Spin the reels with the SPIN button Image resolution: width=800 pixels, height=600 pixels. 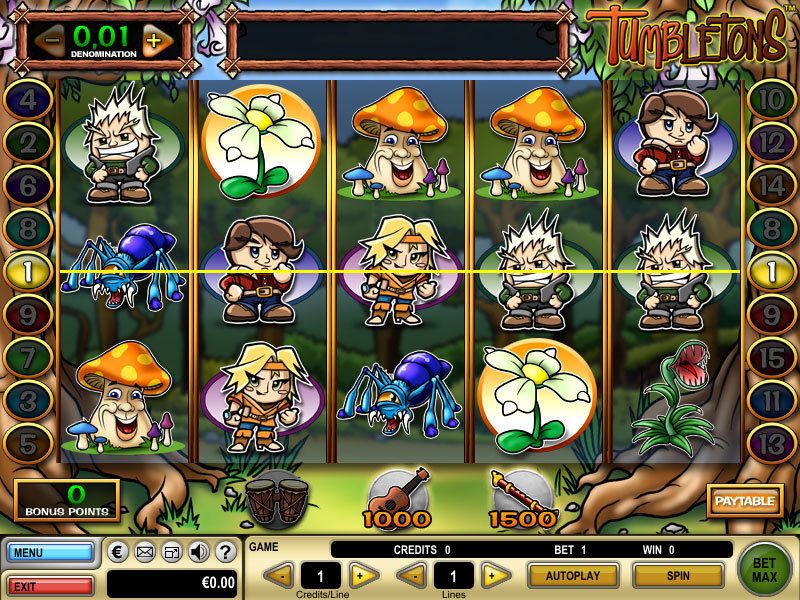pyautogui.click(x=679, y=575)
